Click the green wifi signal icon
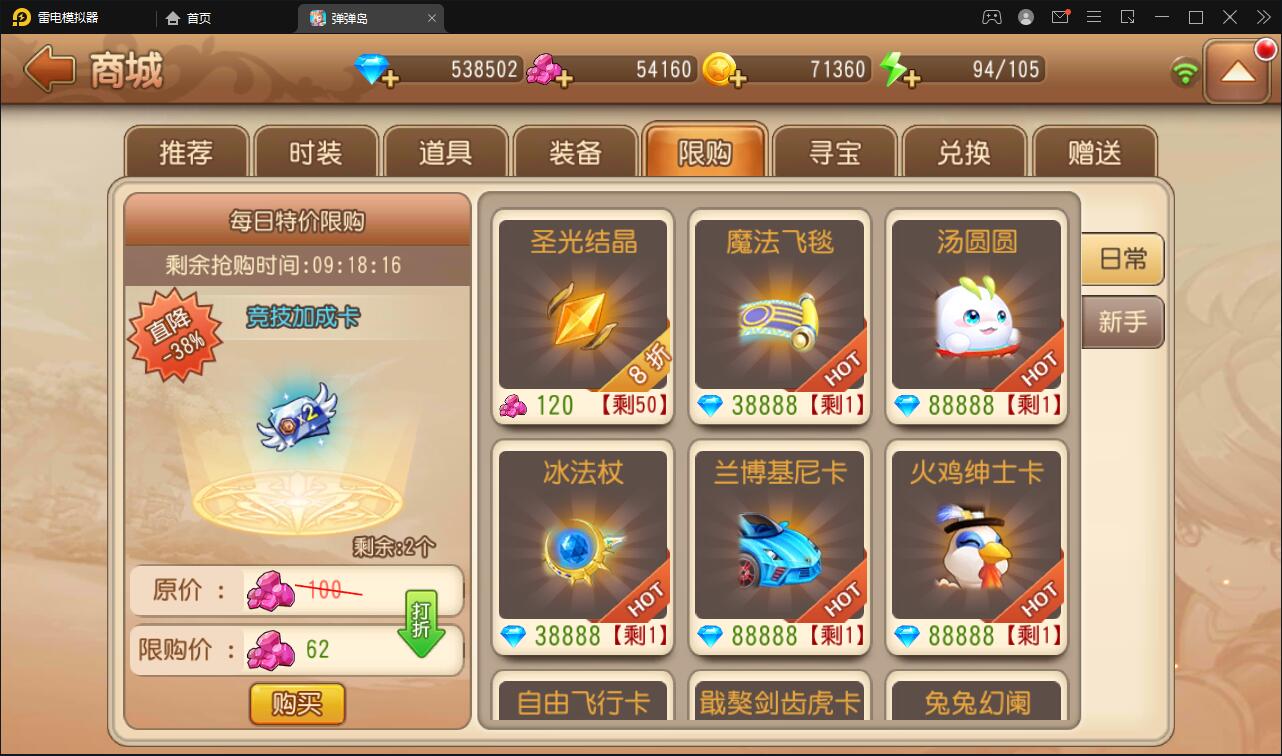 click(x=1186, y=70)
